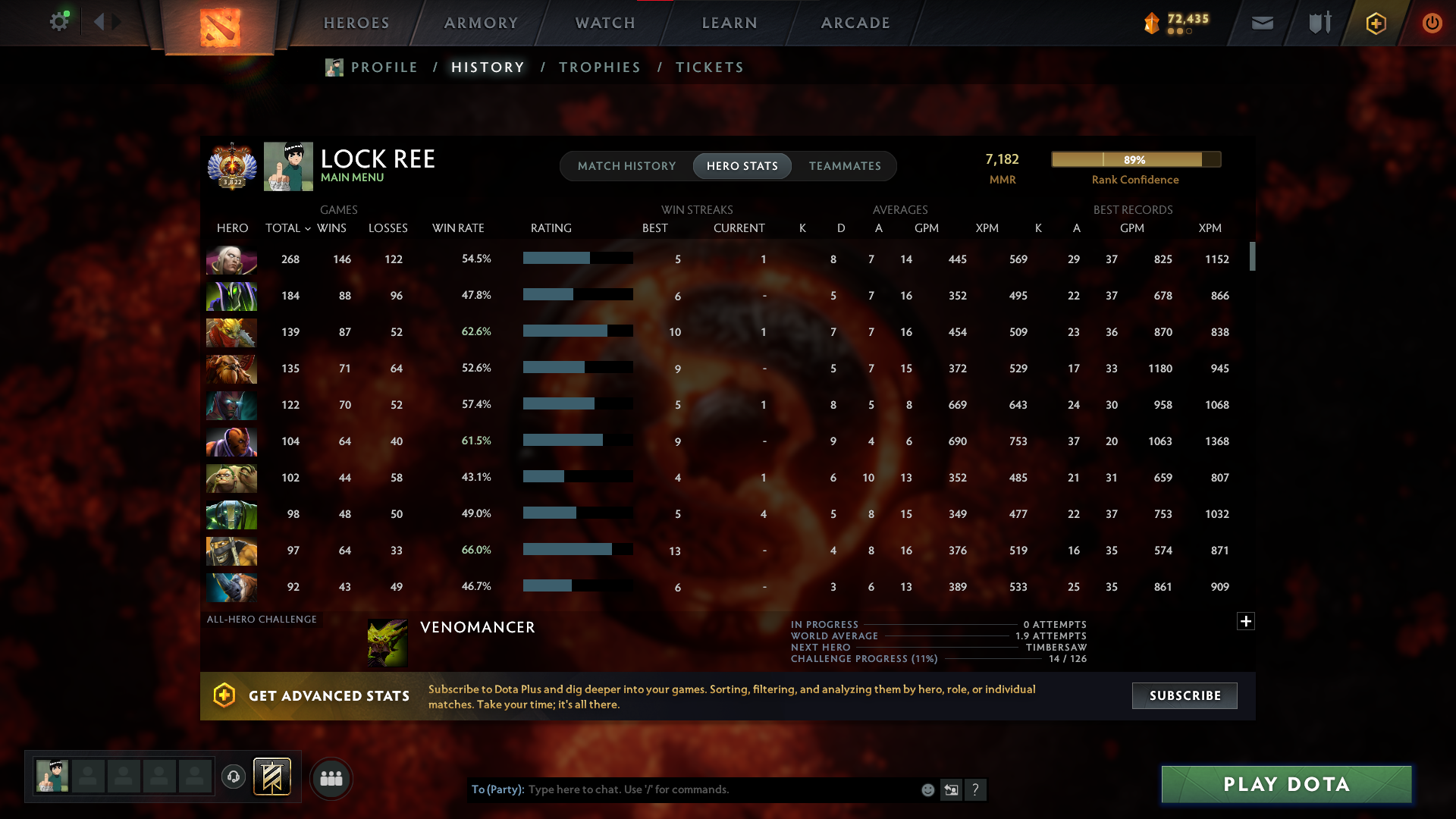1456x819 pixels.
Task: Click the power exit icon
Action: 1432,23
